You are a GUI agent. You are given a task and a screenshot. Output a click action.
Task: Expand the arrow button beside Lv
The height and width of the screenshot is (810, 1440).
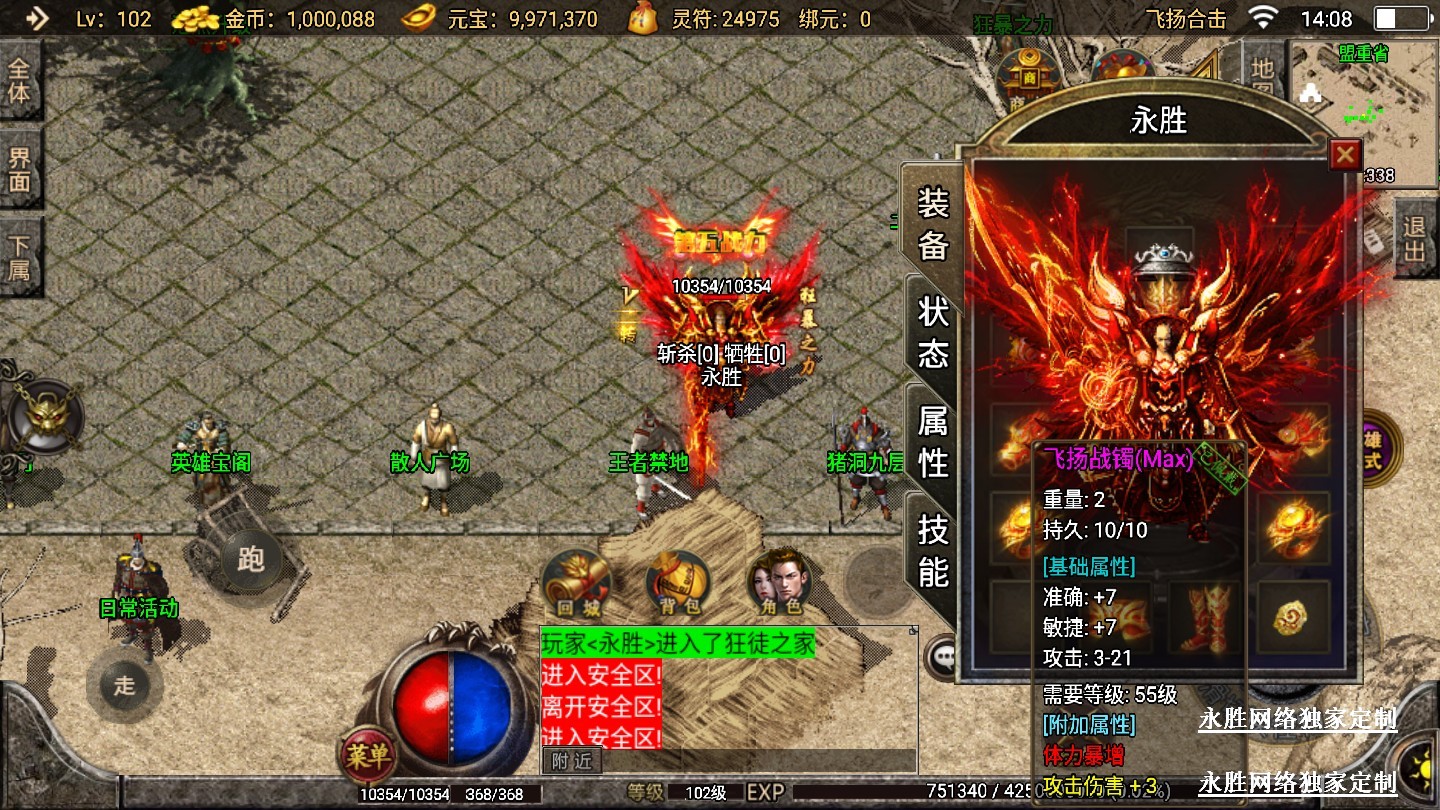point(37,18)
